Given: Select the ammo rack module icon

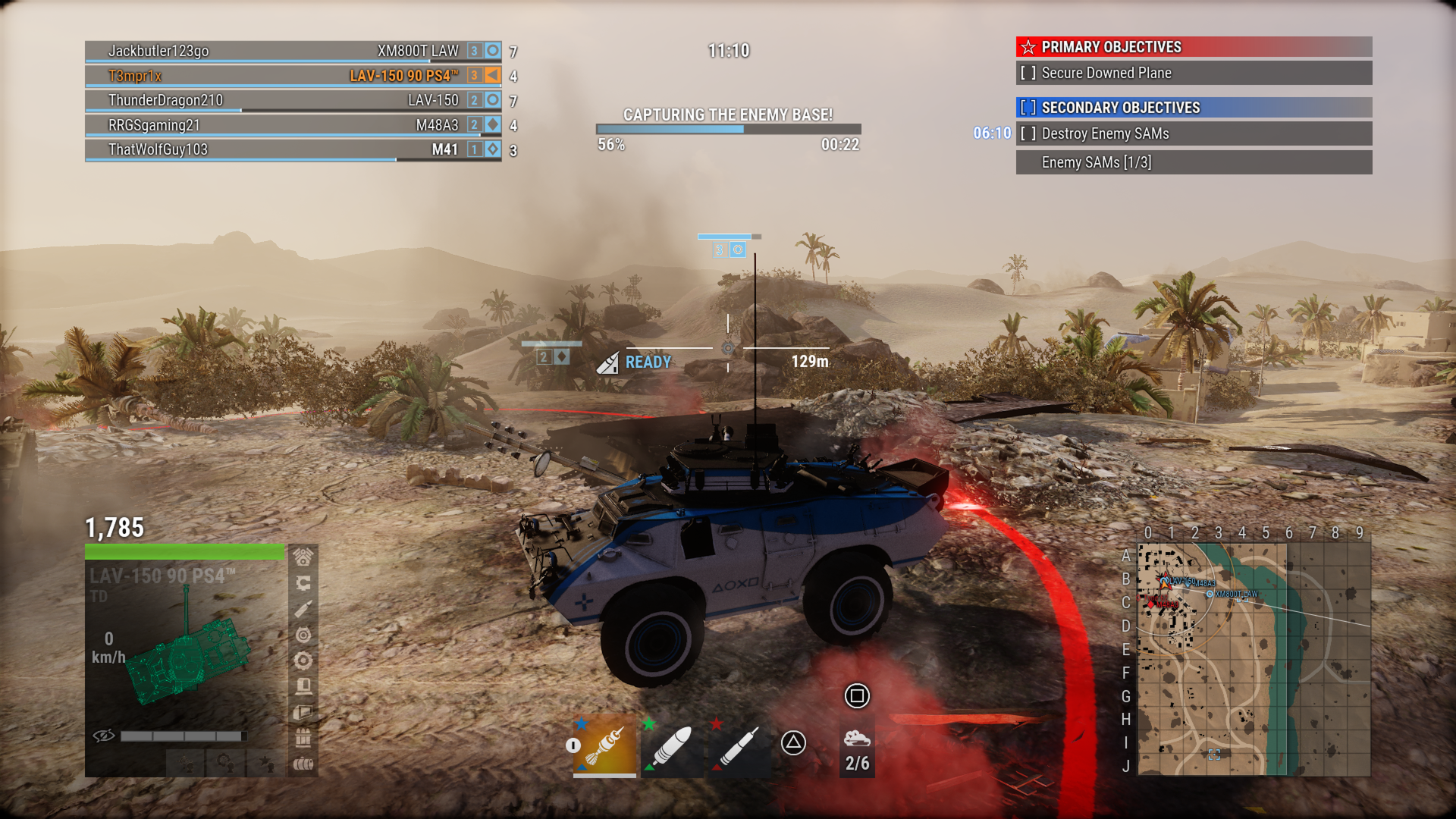Looking at the screenshot, I should tap(302, 736).
